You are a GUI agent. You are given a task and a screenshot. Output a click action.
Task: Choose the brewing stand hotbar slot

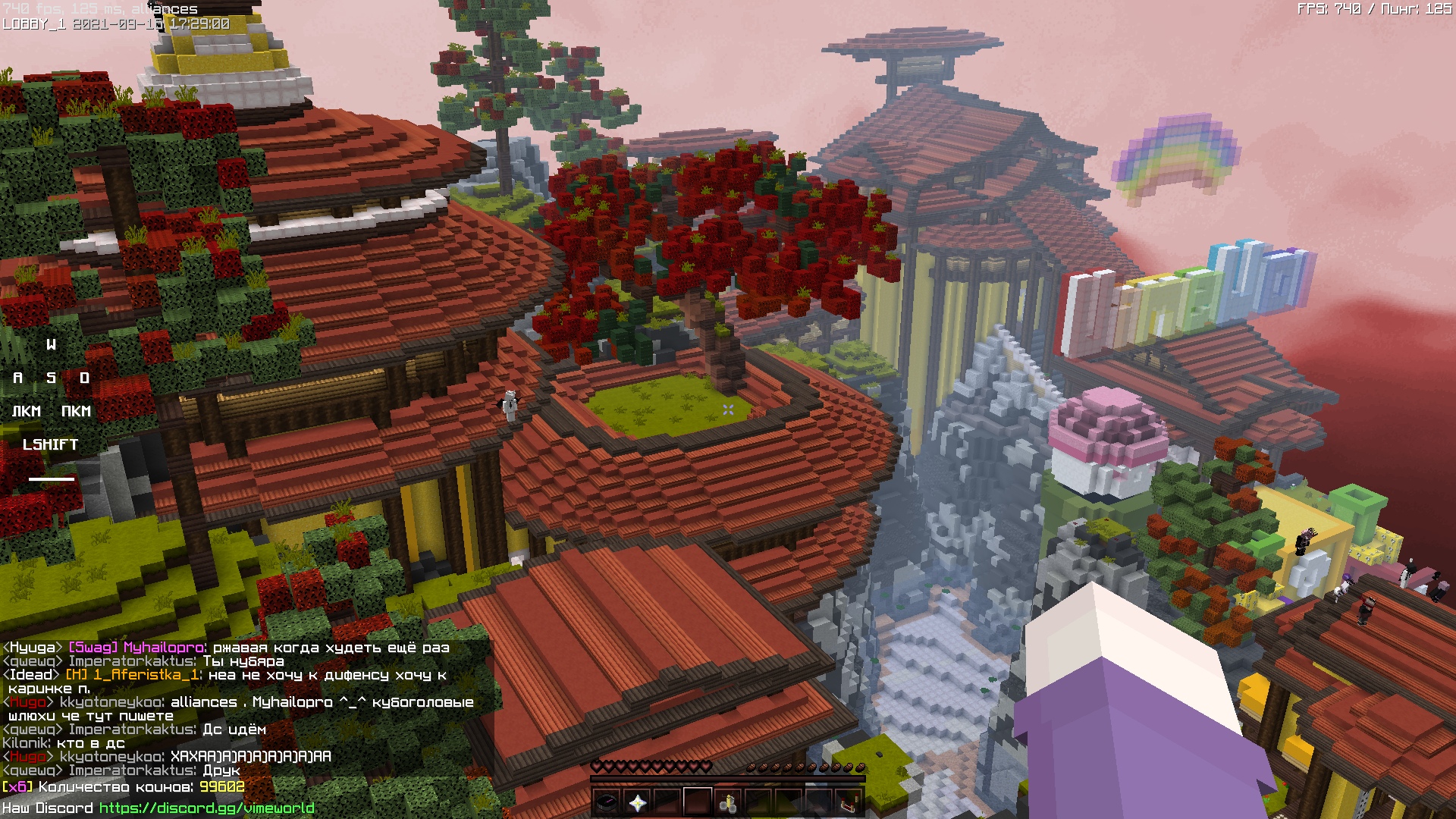[x=728, y=802]
